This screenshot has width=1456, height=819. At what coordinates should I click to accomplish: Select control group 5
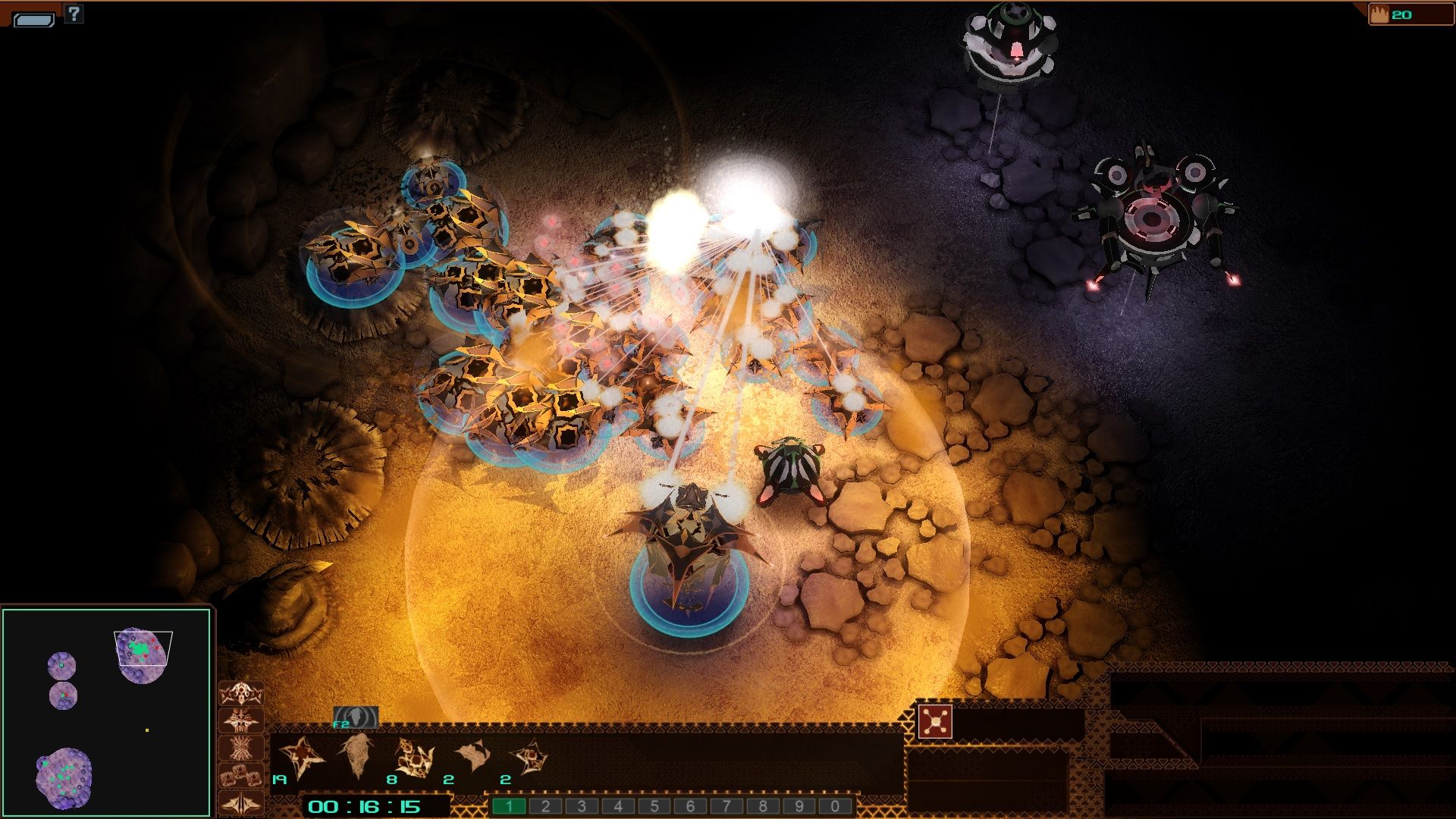(x=654, y=806)
